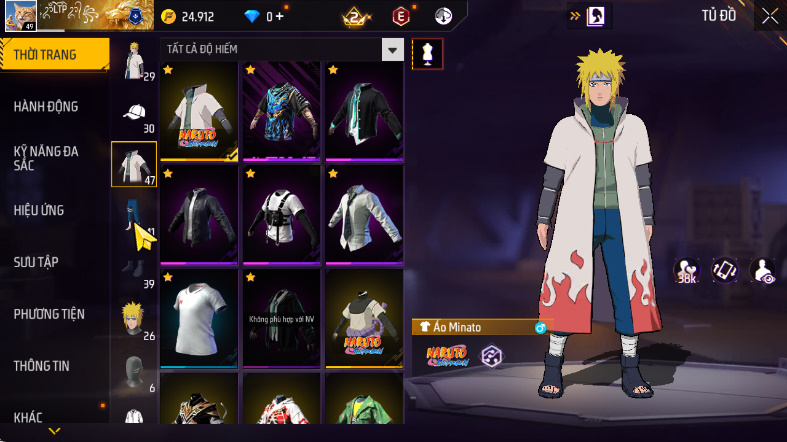Equip the Minato Naruto coat item
The width and height of the screenshot is (787, 442).
point(199,110)
